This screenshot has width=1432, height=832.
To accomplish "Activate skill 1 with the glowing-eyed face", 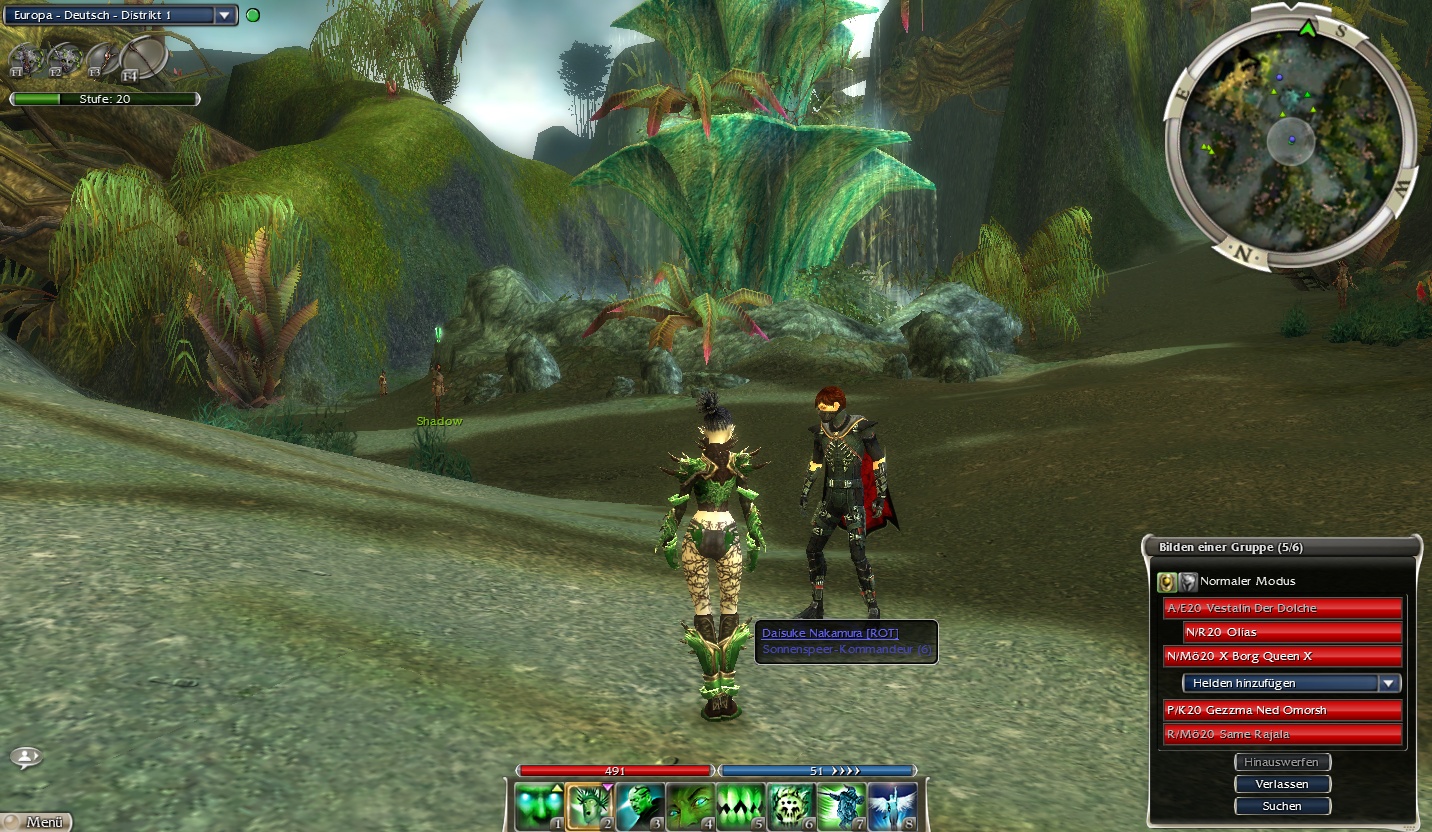I will point(539,806).
